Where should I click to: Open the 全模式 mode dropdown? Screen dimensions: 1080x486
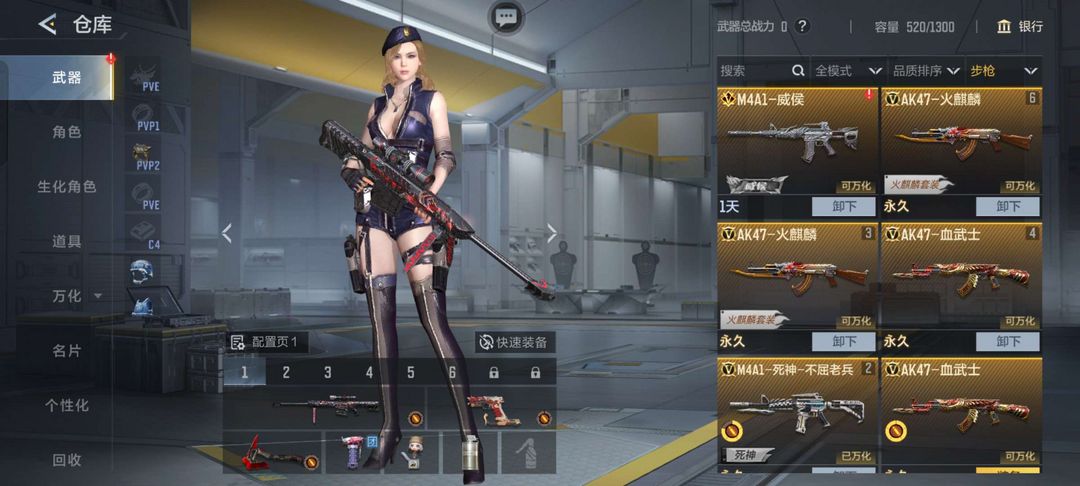[x=848, y=71]
